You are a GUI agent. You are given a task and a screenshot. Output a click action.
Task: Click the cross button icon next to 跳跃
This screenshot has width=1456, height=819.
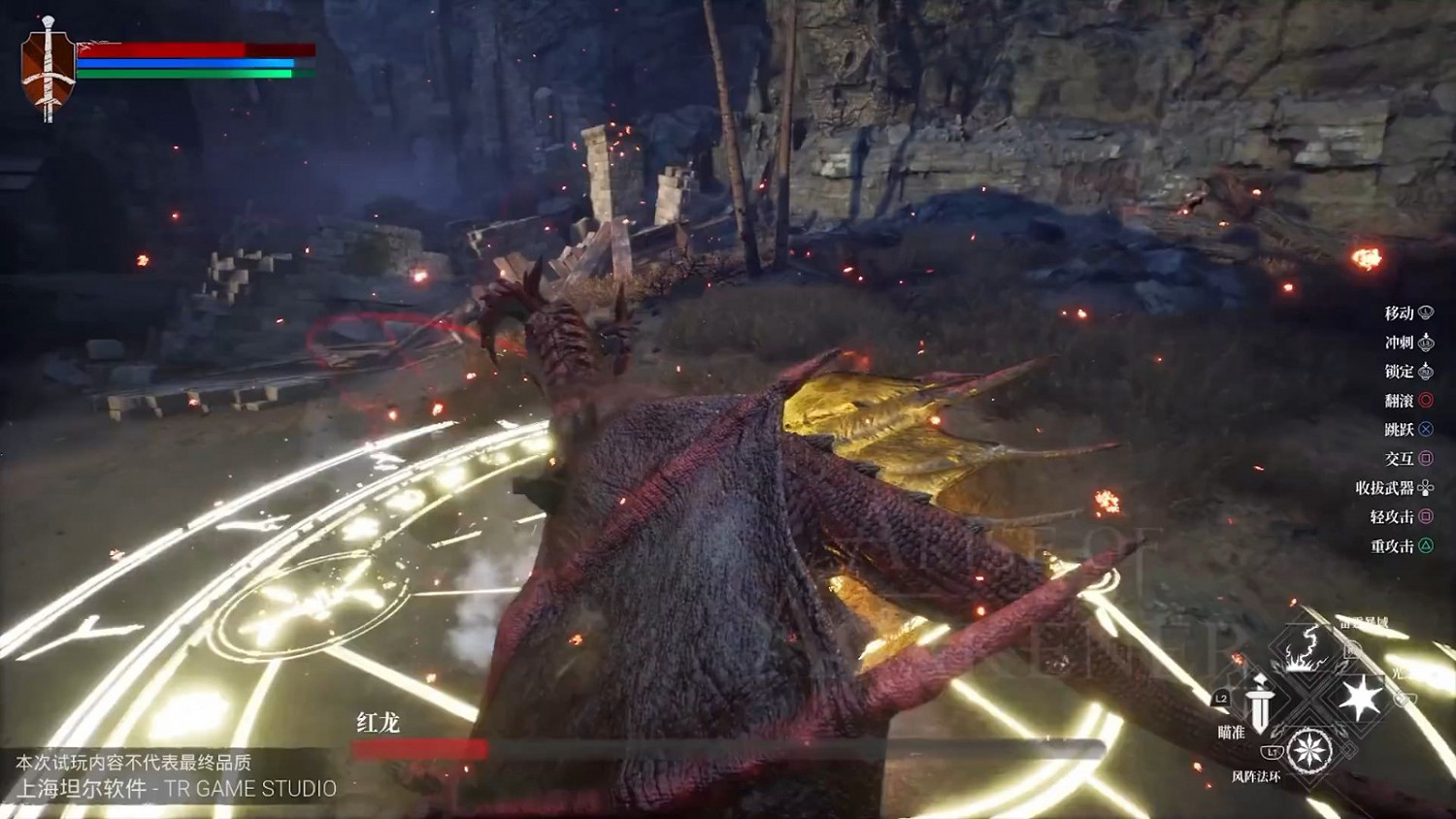click(x=1426, y=429)
